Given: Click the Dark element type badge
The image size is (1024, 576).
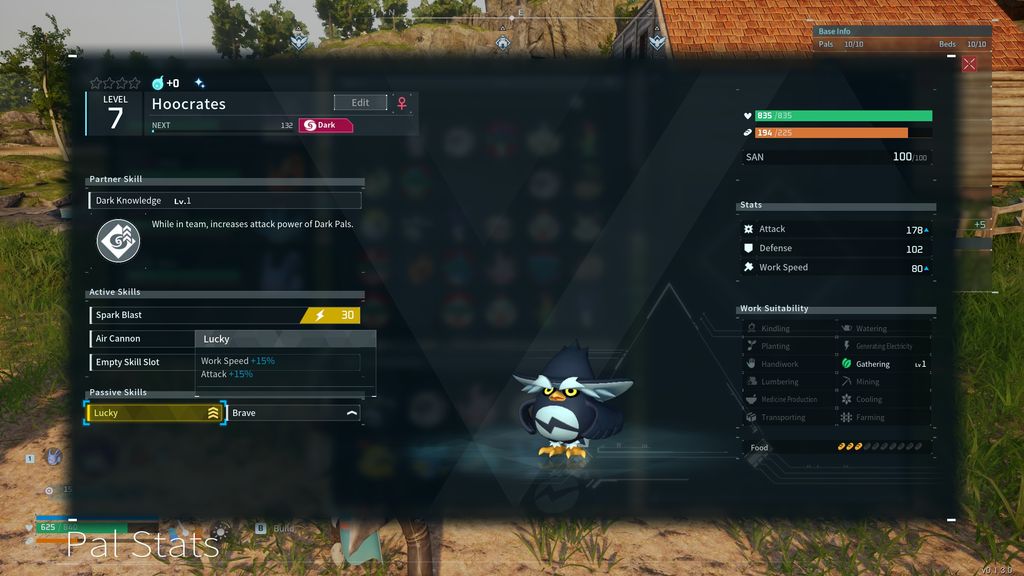Looking at the screenshot, I should (x=326, y=125).
